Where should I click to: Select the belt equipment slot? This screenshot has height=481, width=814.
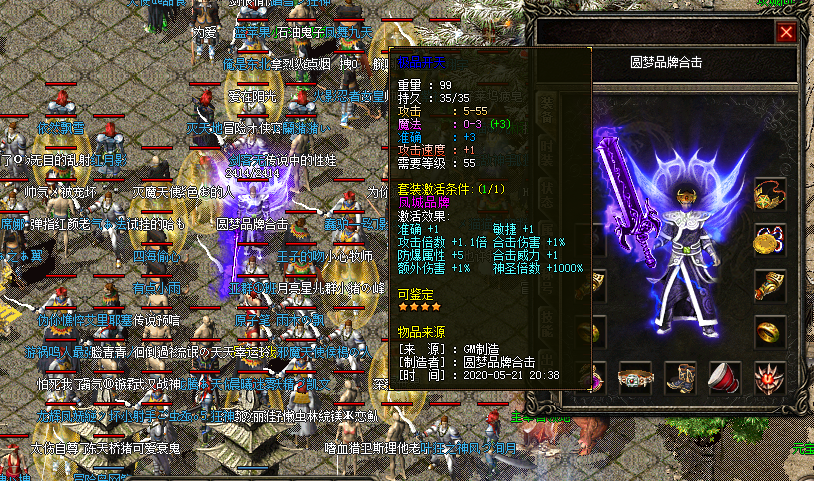pos(633,379)
